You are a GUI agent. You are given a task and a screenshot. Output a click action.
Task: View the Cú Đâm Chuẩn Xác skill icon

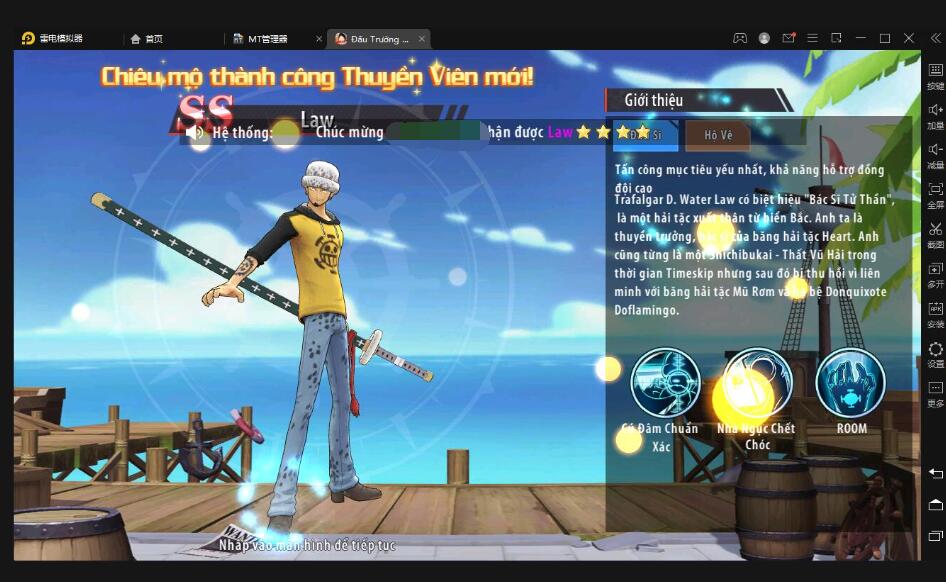point(665,382)
